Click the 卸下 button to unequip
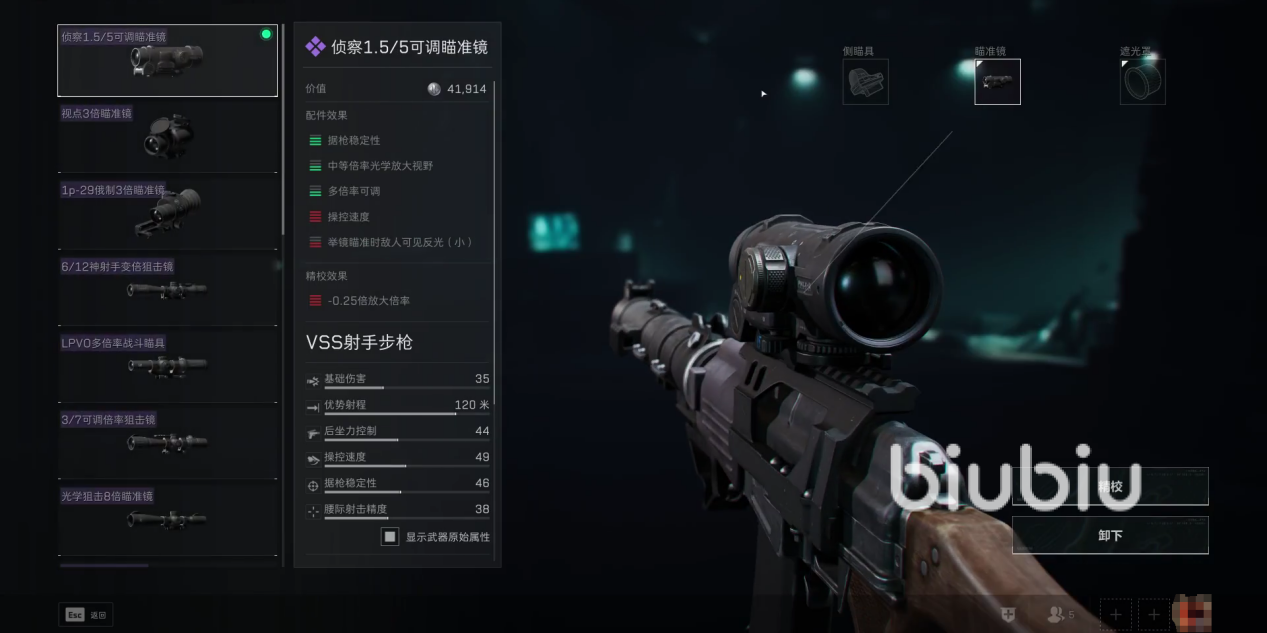 [1110, 535]
